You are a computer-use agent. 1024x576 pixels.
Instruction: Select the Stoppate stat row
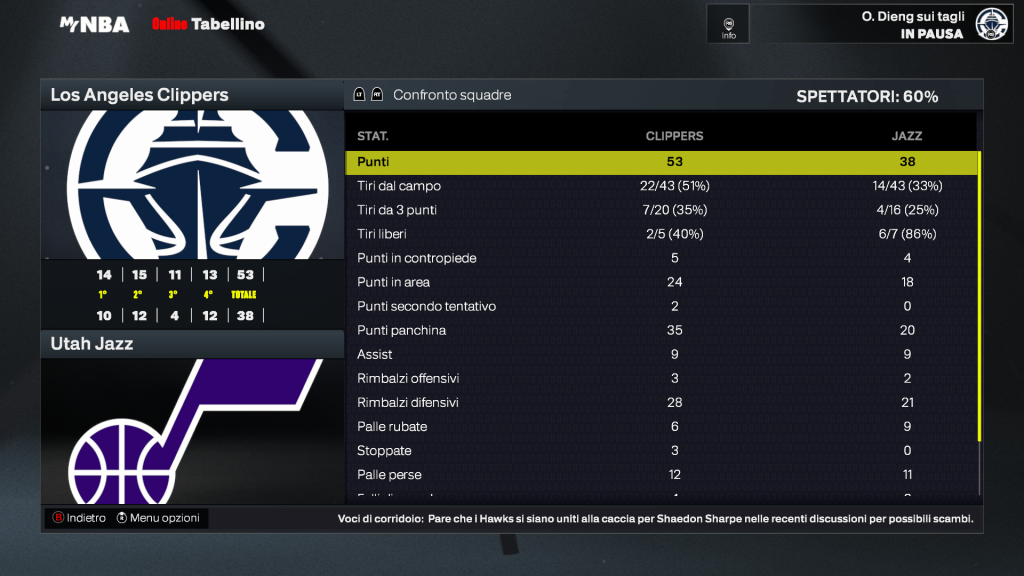pyautogui.click(x=661, y=450)
